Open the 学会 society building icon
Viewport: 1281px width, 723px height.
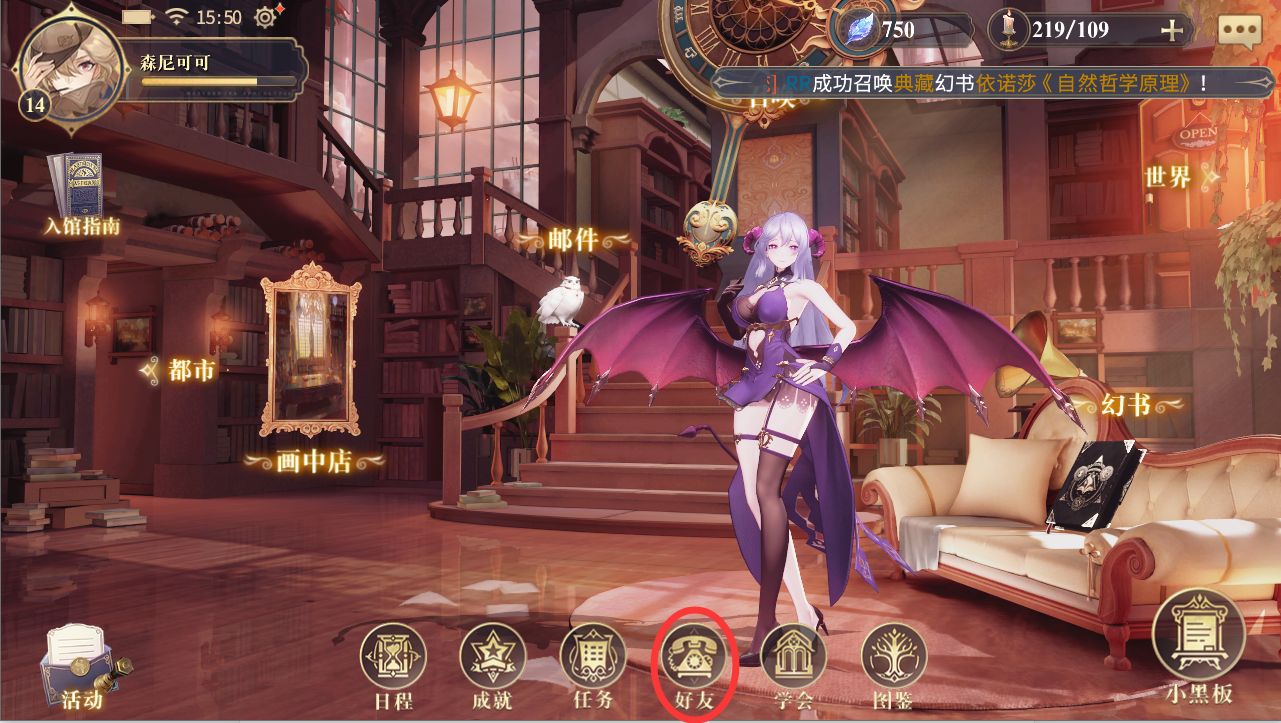pos(793,655)
